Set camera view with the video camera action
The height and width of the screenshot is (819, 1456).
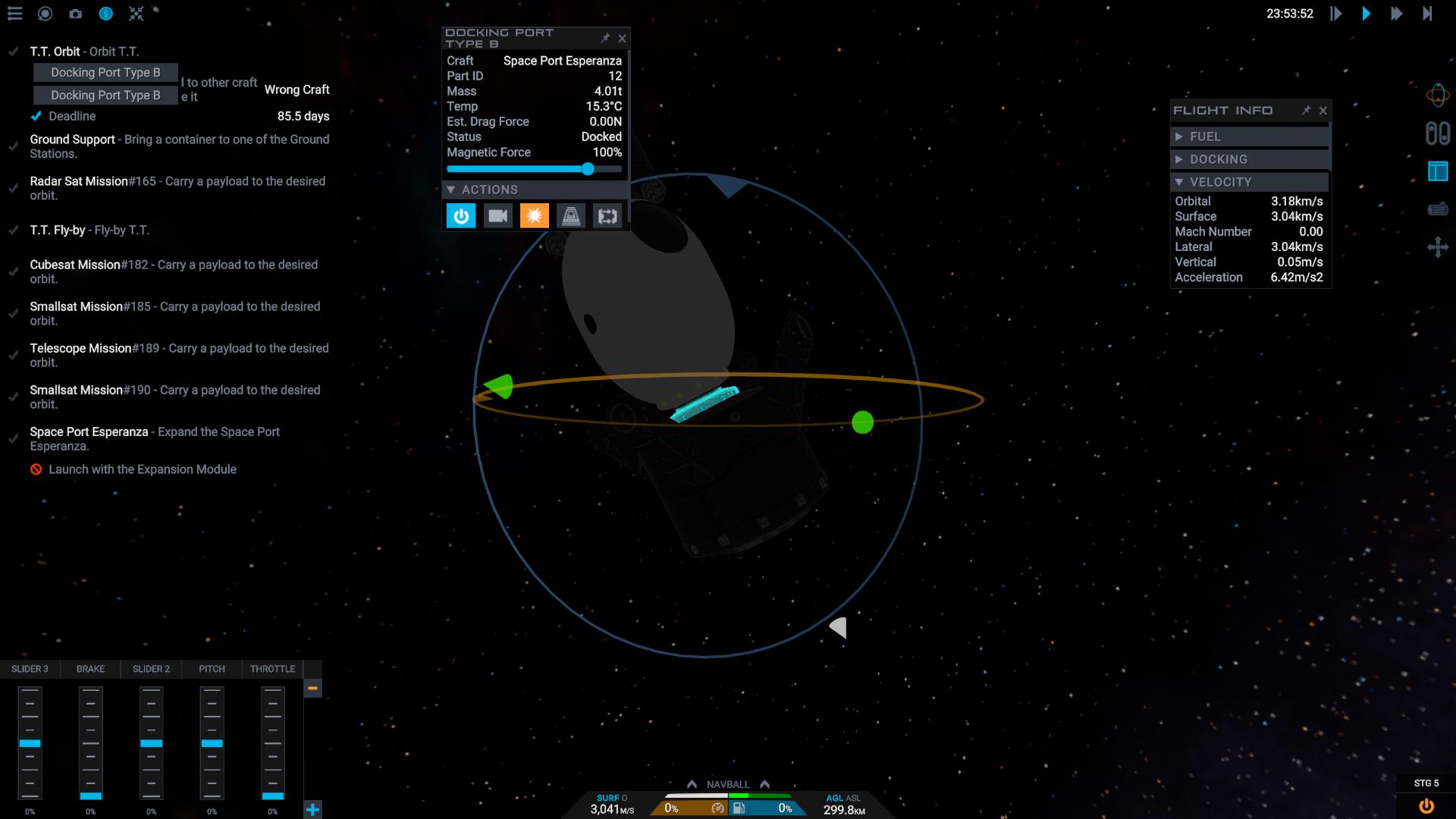point(497,216)
